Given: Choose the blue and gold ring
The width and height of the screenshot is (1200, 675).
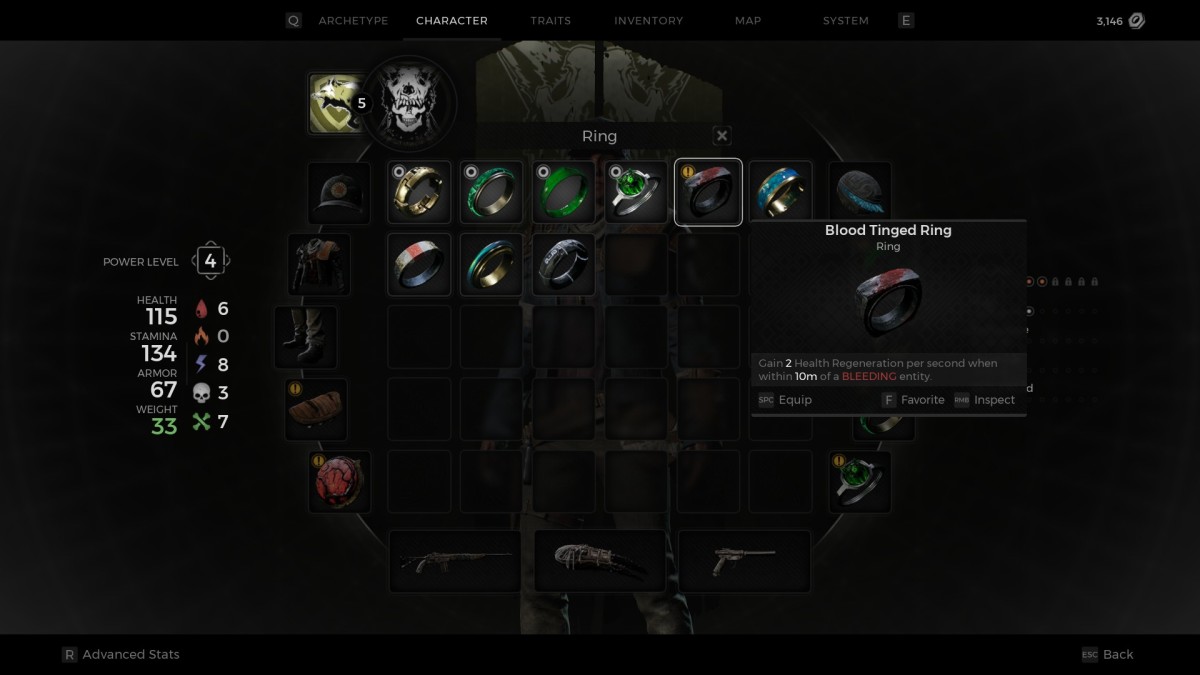Looking at the screenshot, I should pos(781,192).
